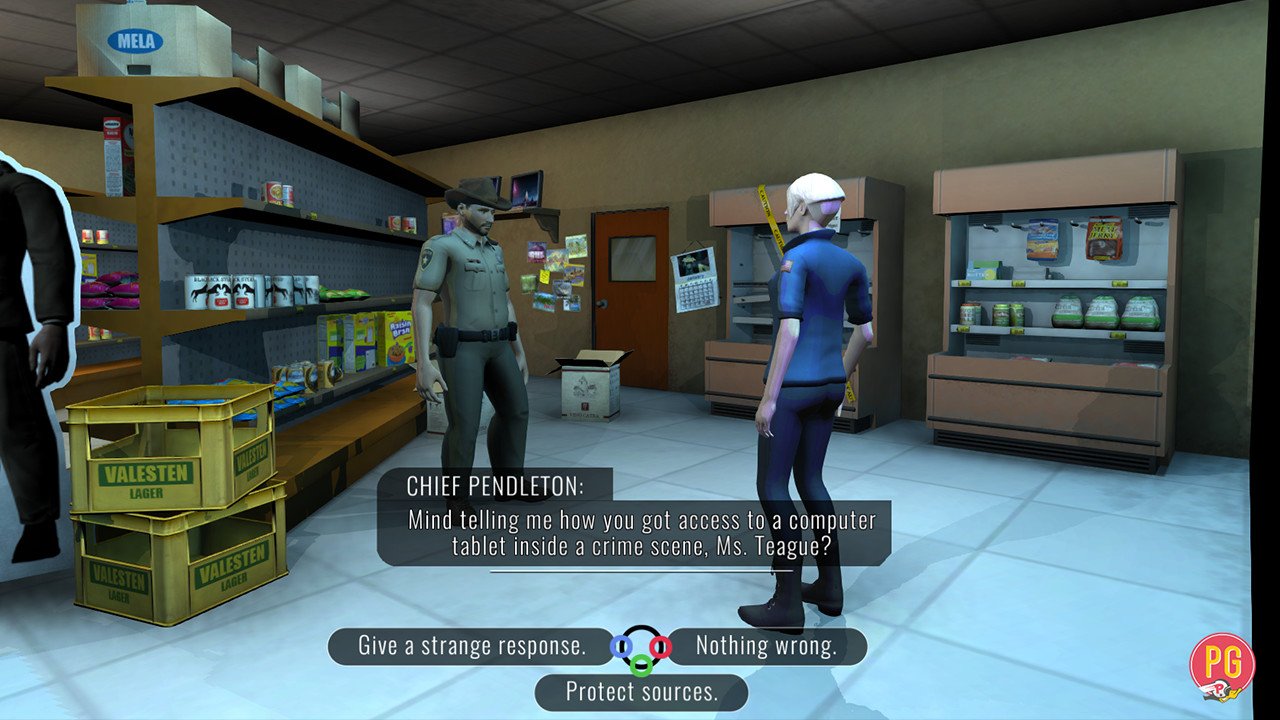Image resolution: width=1280 pixels, height=720 pixels.
Task: Click the TV screen above the shelf
Action: click(x=525, y=190)
